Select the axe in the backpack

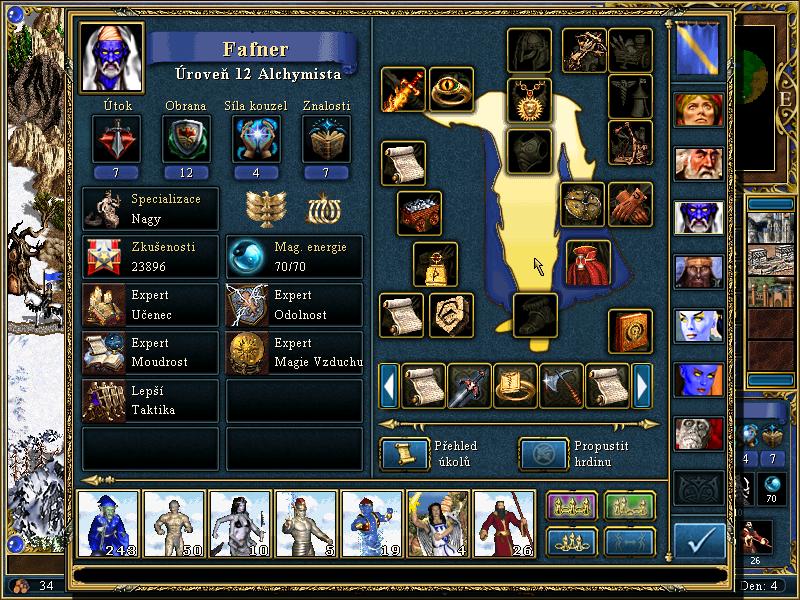(x=561, y=385)
